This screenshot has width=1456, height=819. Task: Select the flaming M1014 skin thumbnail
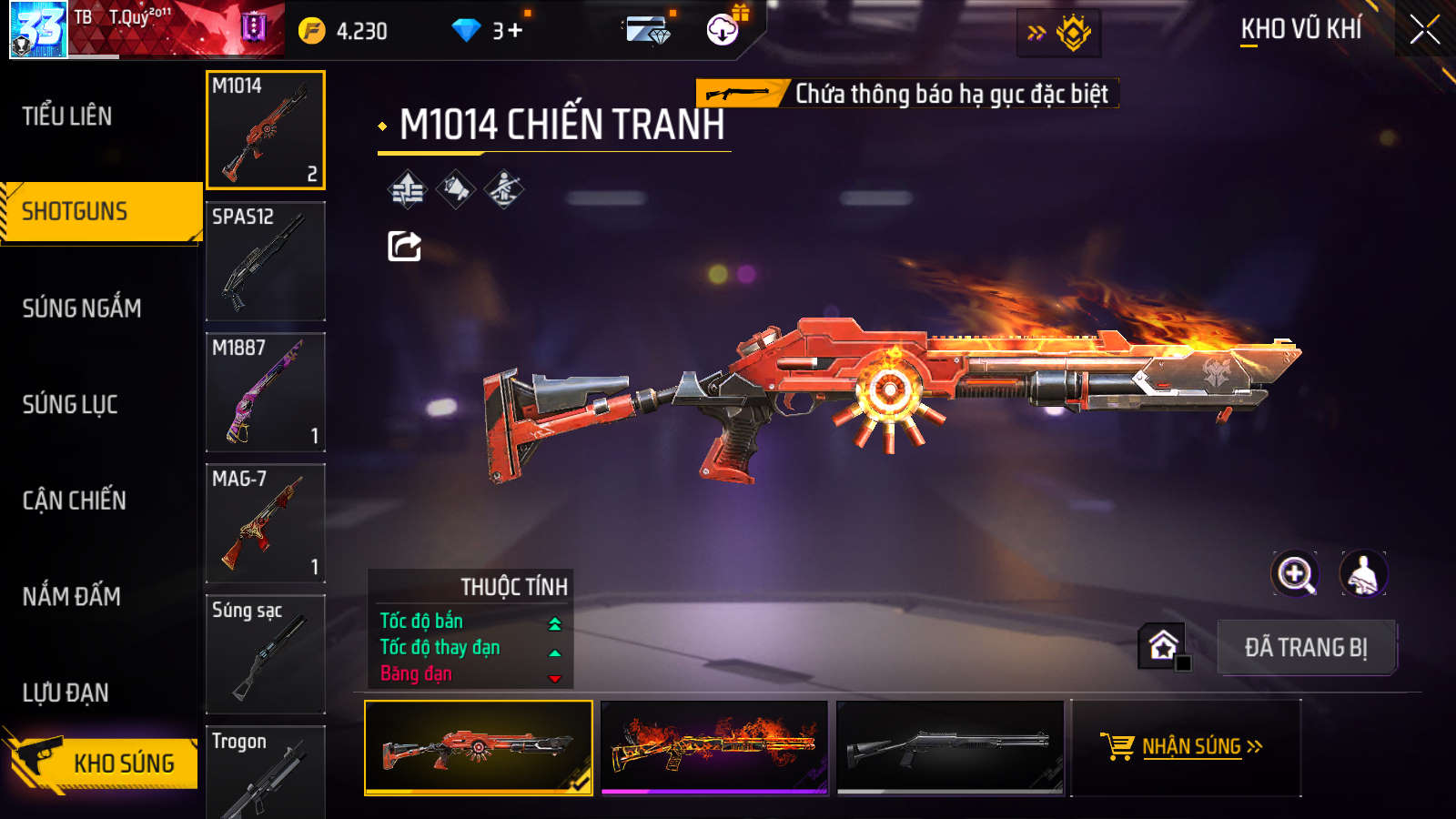tap(714, 747)
